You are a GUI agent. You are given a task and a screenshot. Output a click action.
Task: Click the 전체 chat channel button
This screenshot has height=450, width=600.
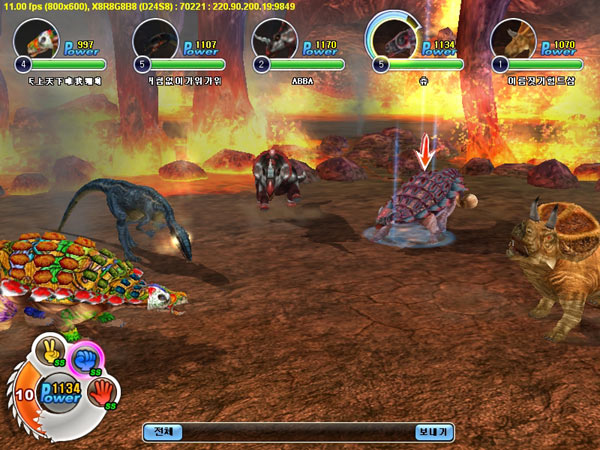point(162,432)
